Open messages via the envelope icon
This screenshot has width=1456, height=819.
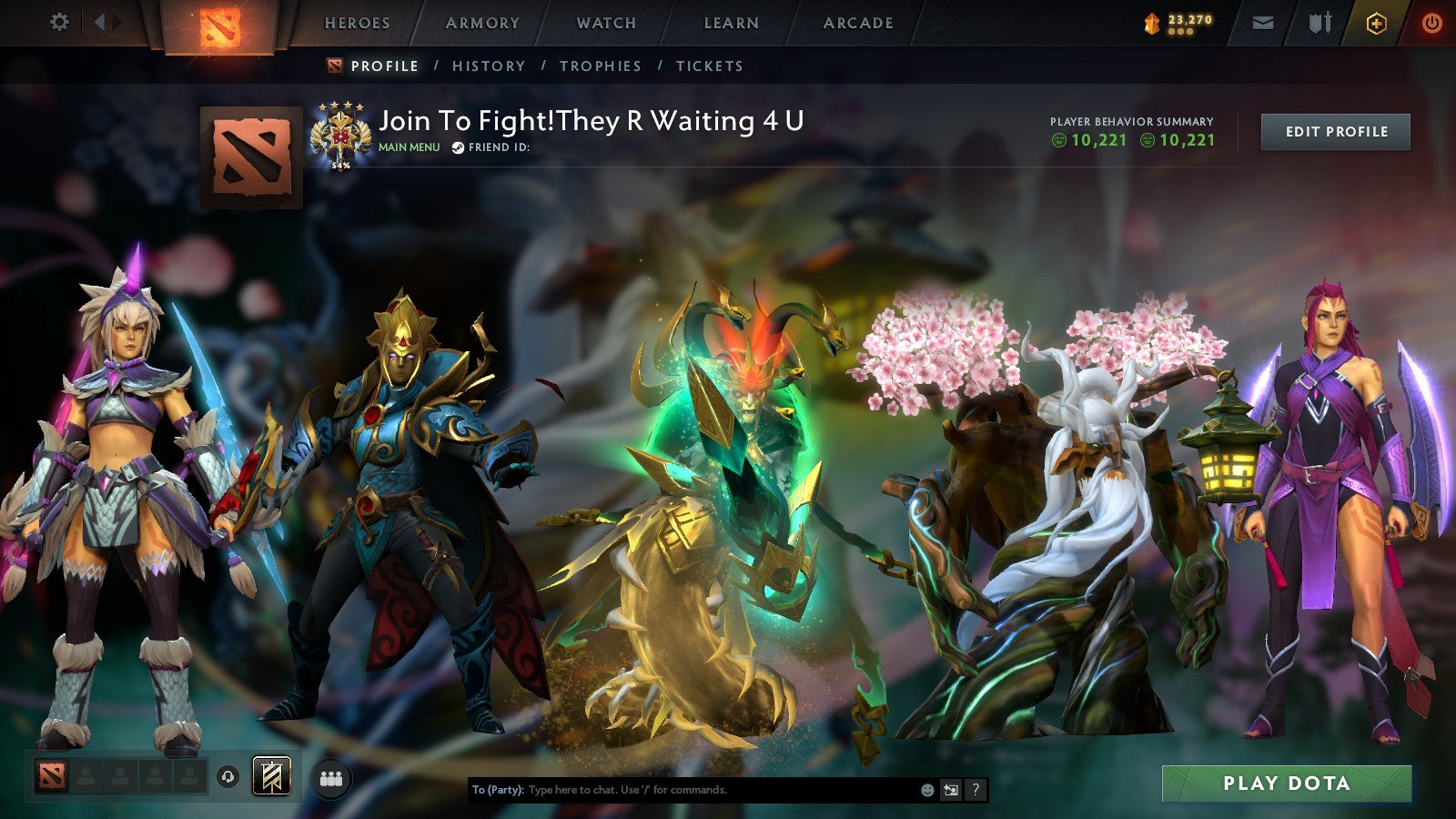click(1261, 23)
